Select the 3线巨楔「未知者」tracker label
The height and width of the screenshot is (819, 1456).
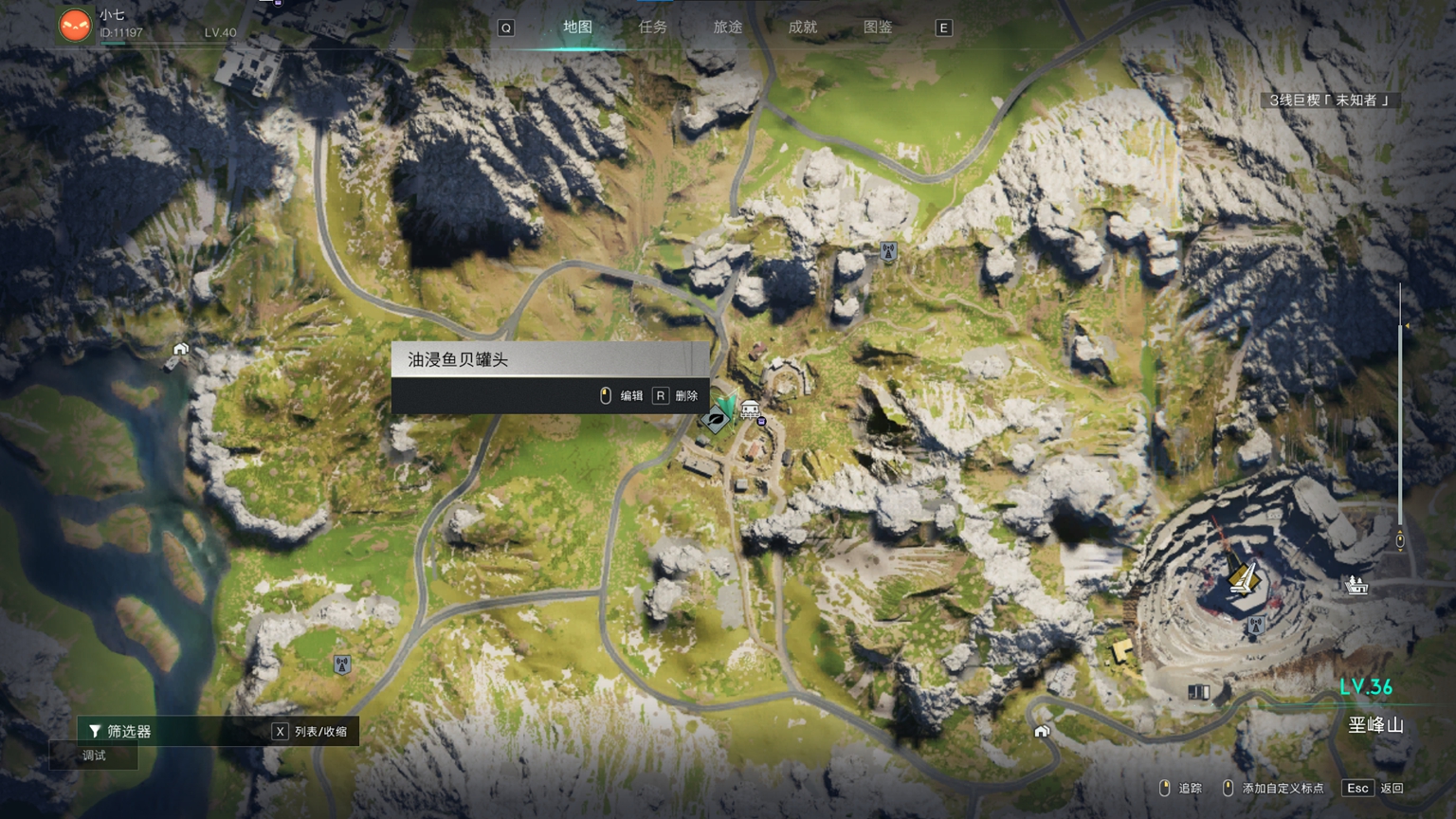click(x=1329, y=100)
